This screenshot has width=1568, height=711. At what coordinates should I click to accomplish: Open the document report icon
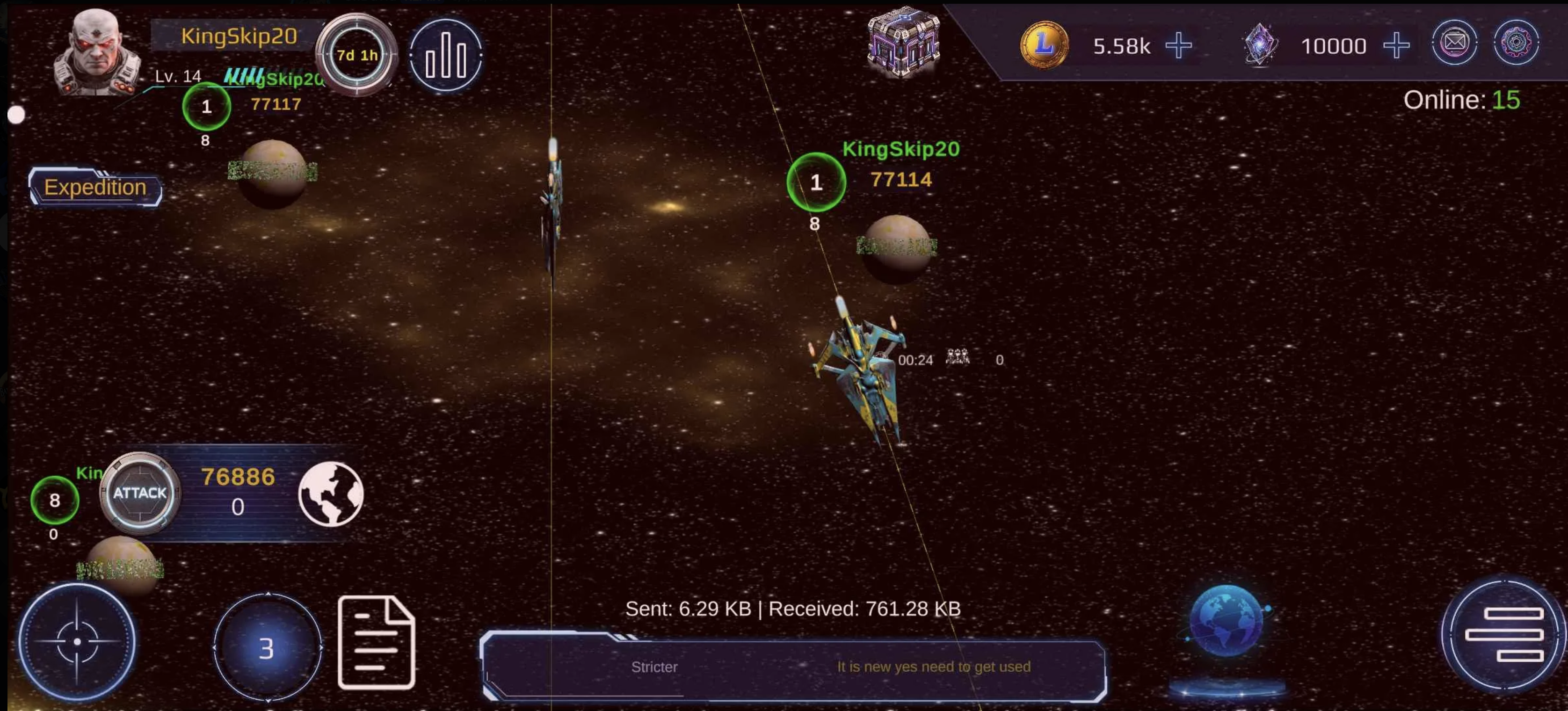tap(376, 643)
